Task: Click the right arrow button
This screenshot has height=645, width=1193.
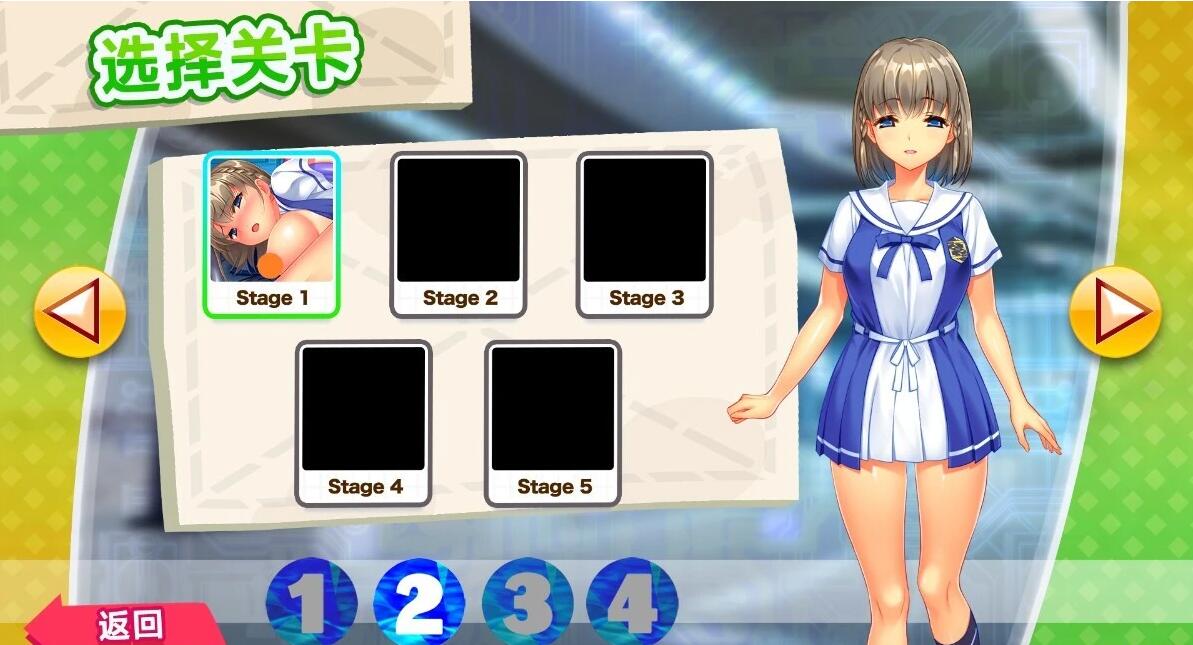Action: pos(1115,311)
